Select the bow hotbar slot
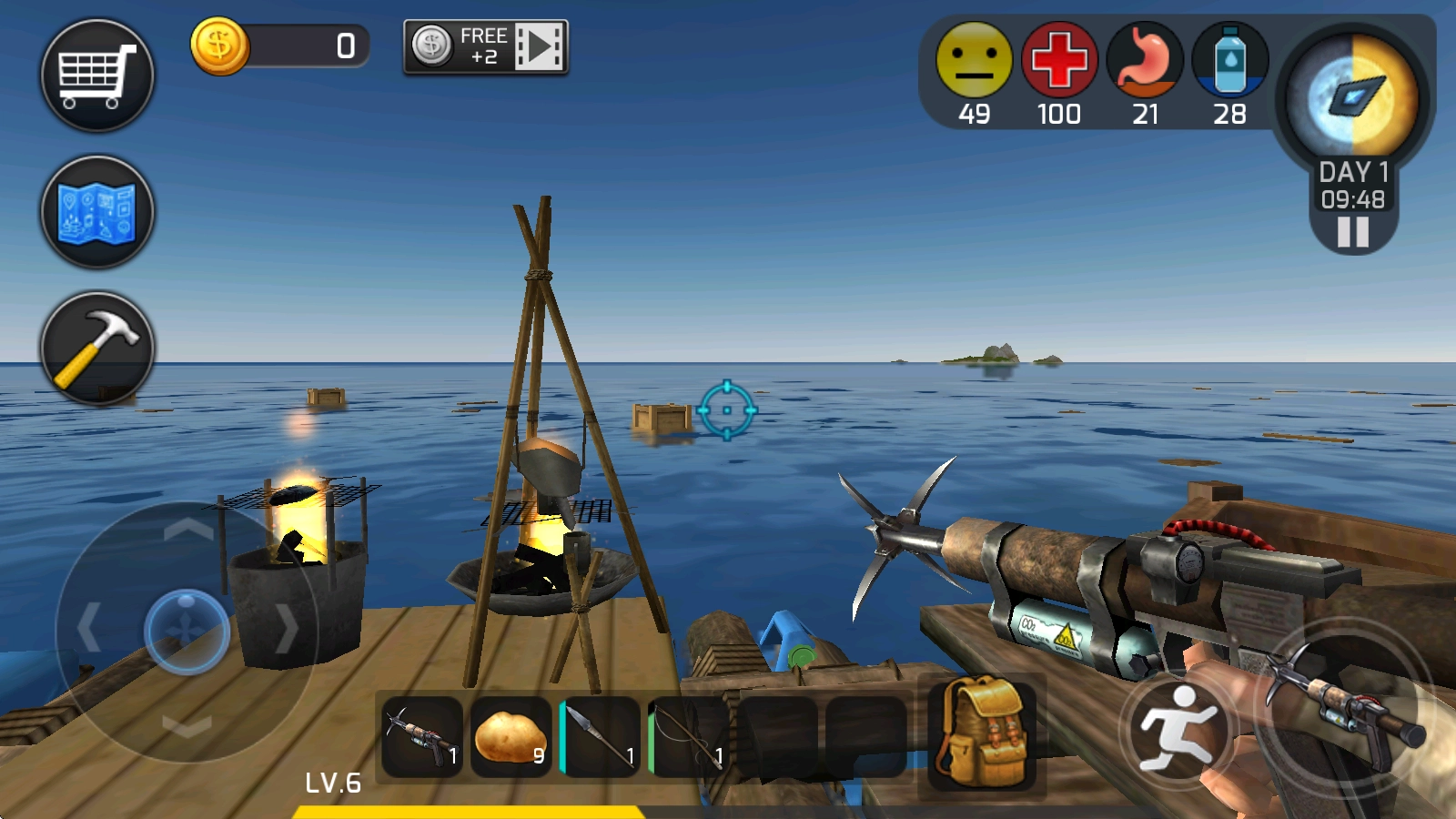Viewport: 1456px width, 819px height. pyautogui.click(x=689, y=737)
